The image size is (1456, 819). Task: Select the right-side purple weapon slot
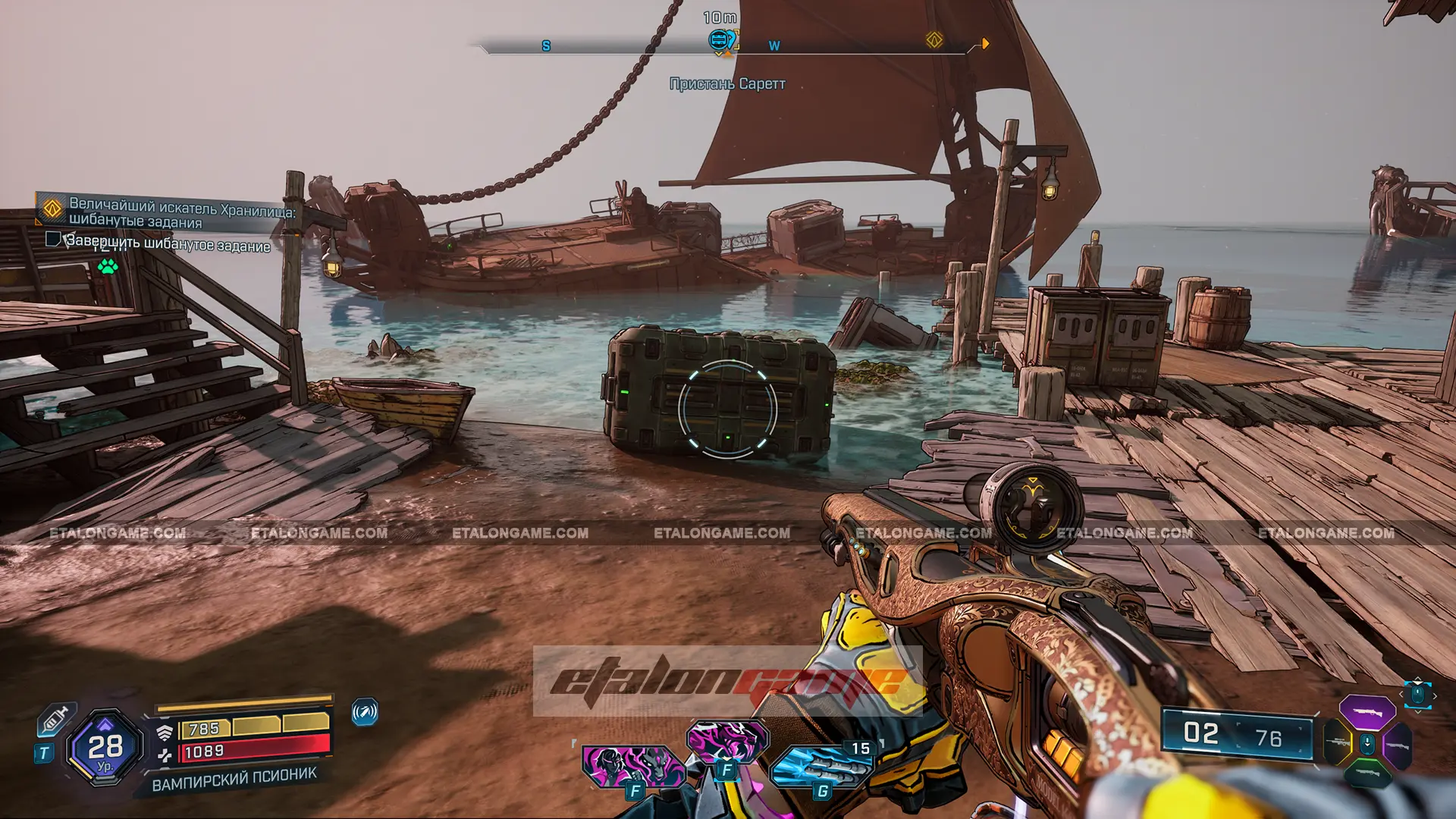pos(1397,745)
